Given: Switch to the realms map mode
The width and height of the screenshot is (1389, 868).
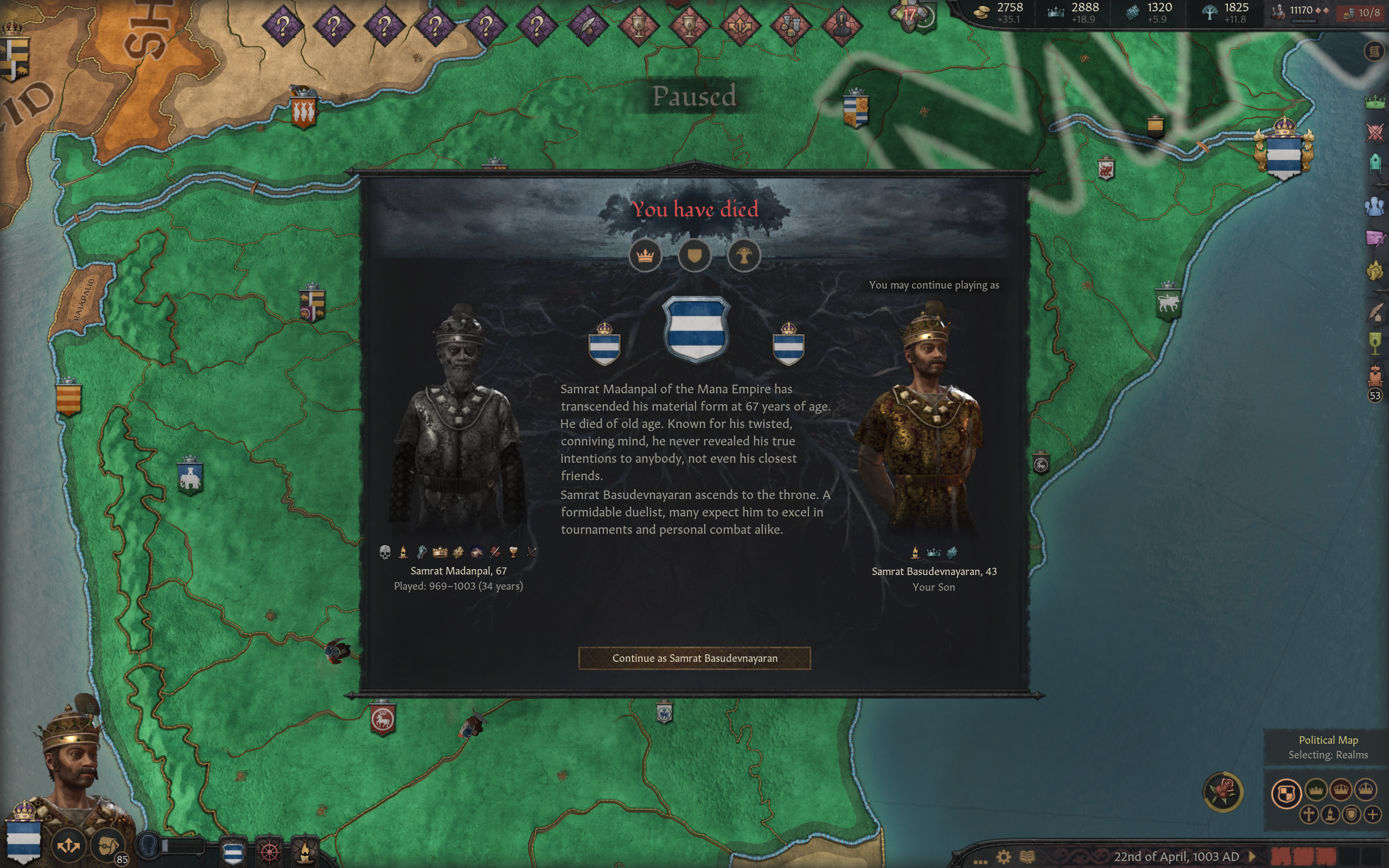Looking at the screenshot, I should pyautogui.click(x=1286, y=794).
